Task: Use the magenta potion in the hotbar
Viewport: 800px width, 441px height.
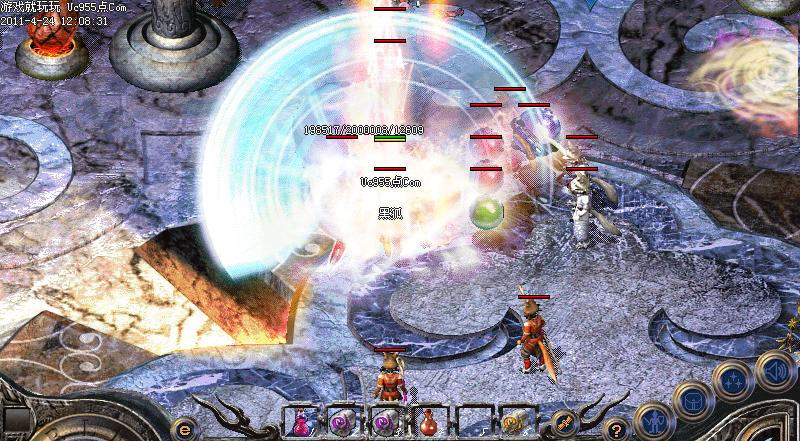Action: 300,422
